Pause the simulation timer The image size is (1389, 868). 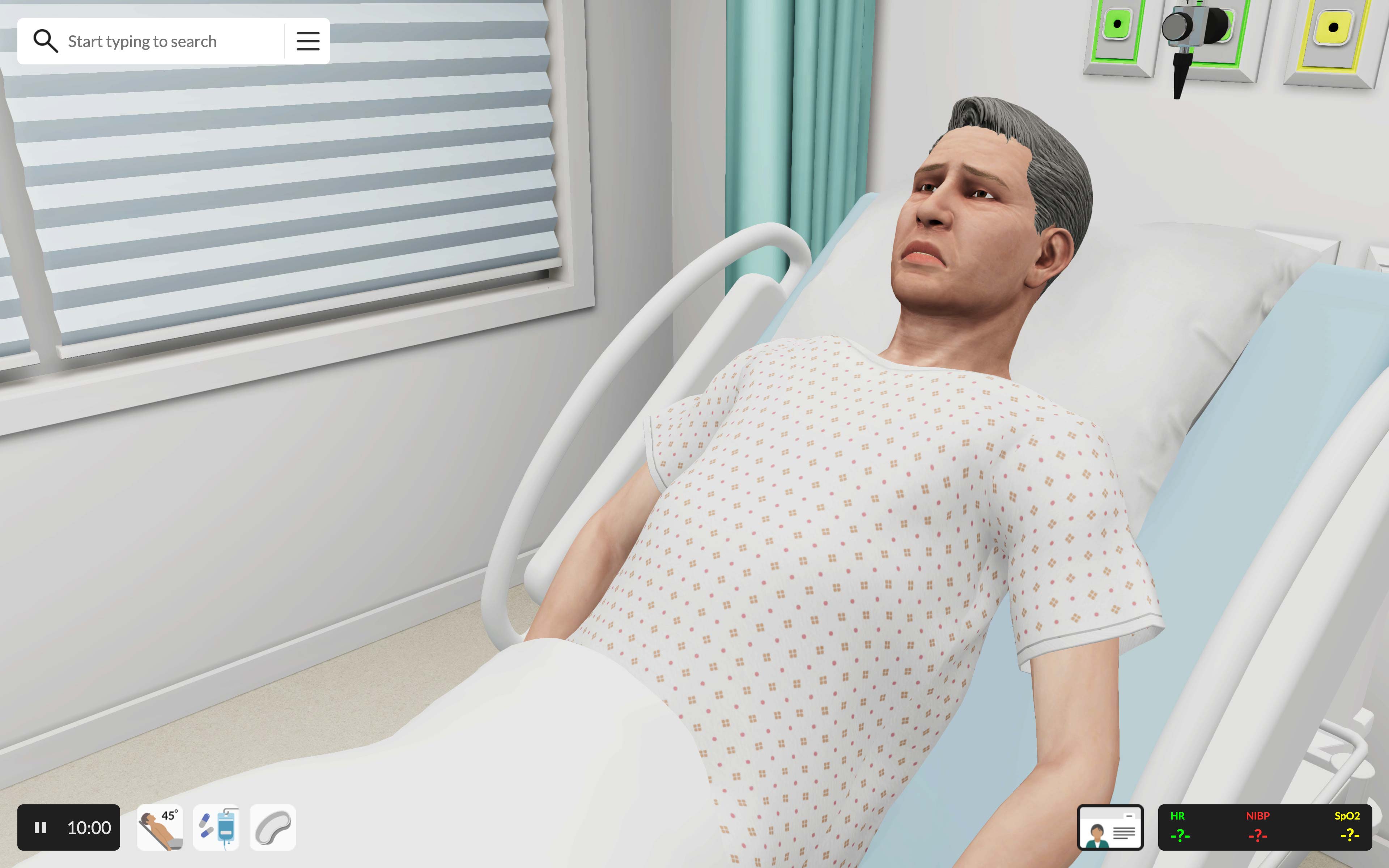(x=41, y=827)
